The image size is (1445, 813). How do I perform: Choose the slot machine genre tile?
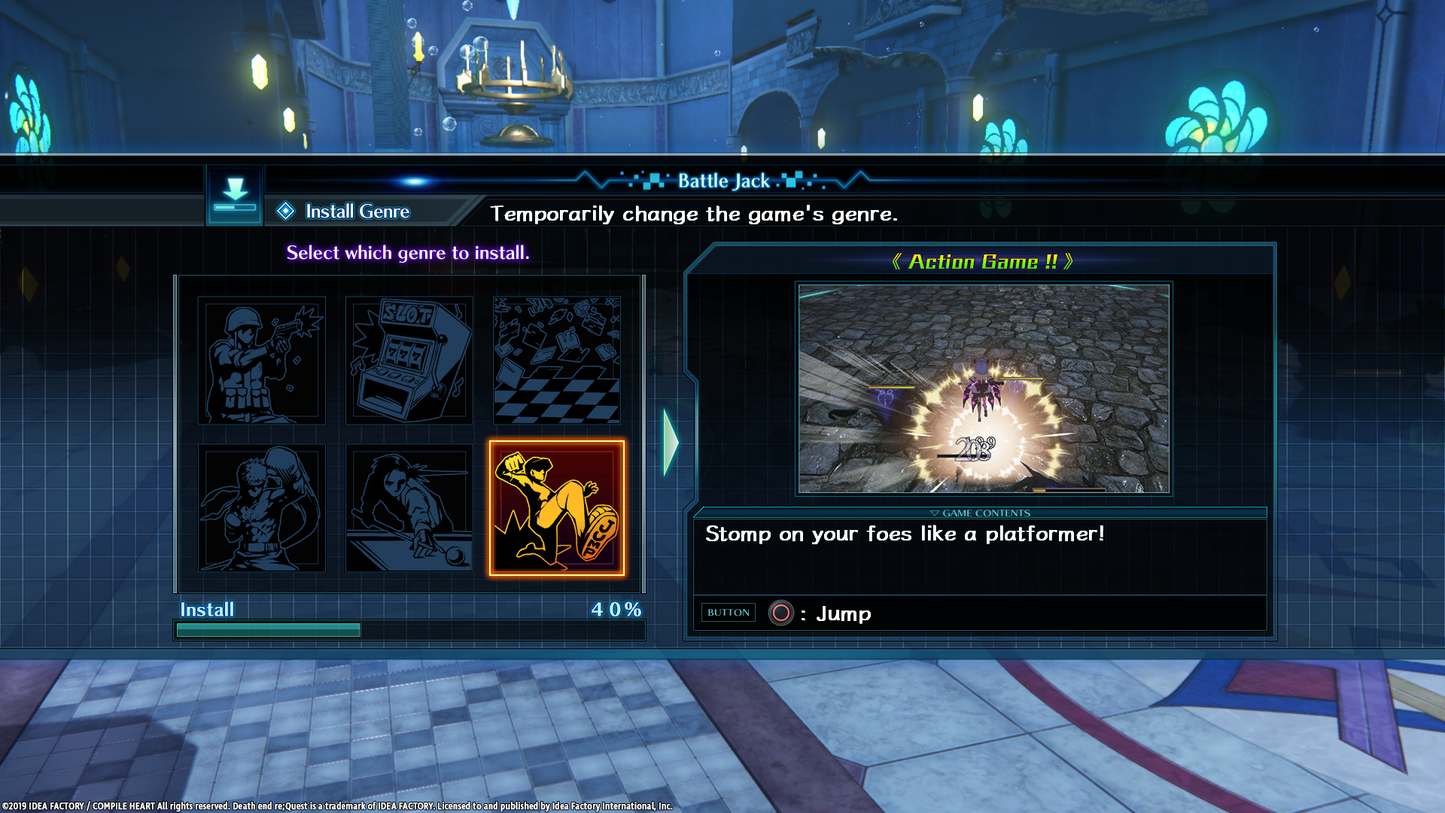coord(409,360)
